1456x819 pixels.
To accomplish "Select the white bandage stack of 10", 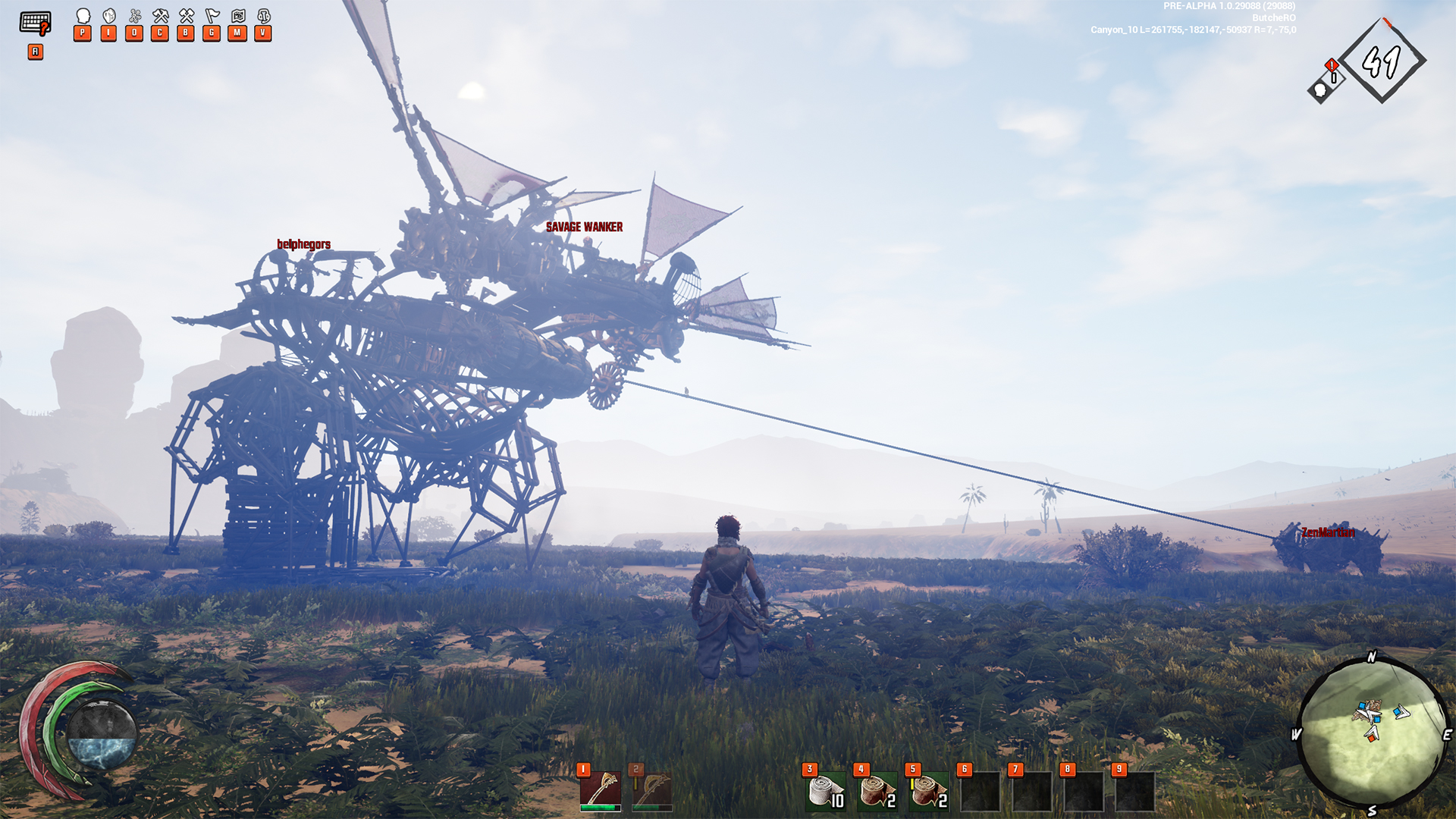I will (825, 792).
